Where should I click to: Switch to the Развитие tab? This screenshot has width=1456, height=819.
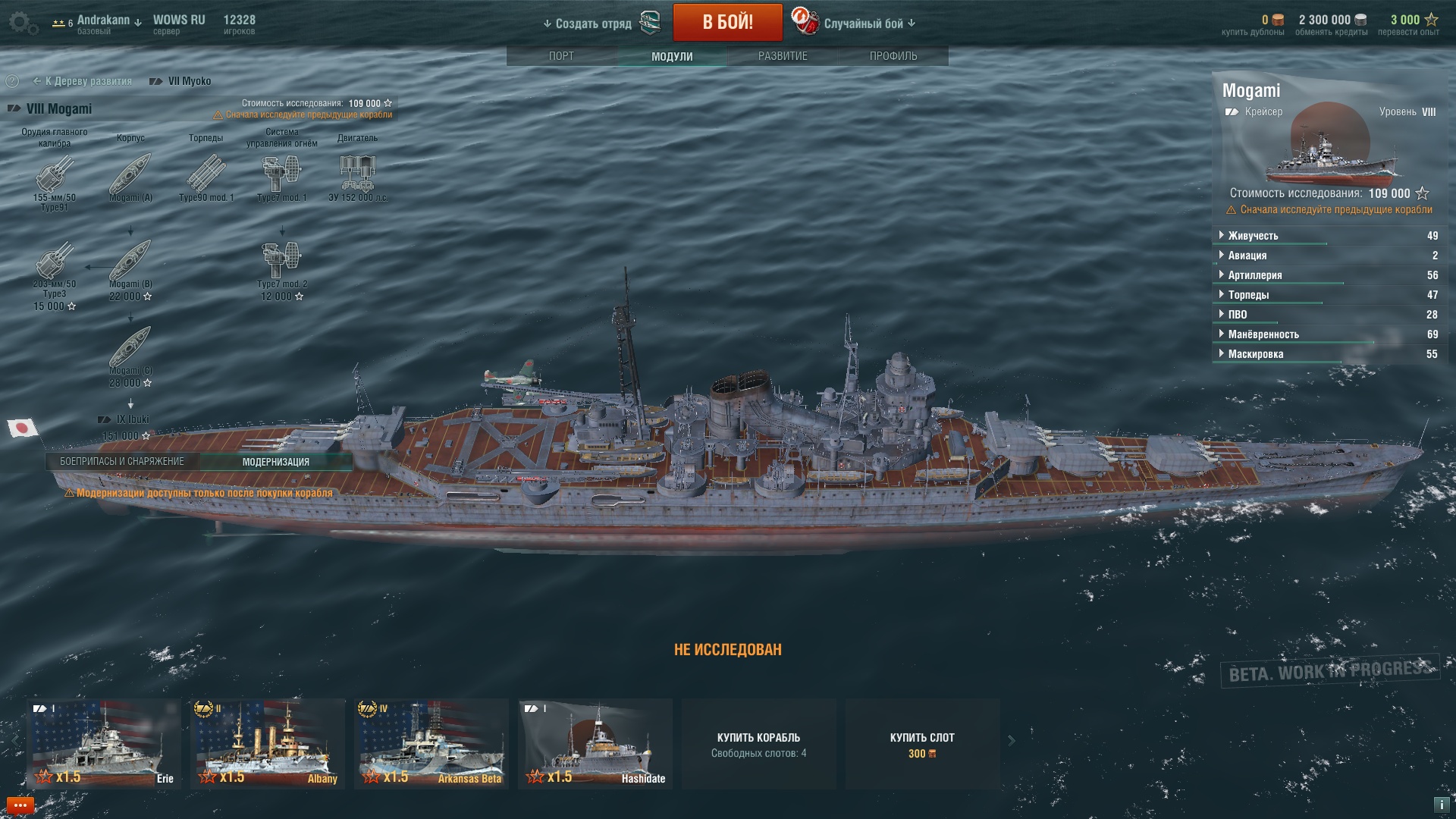783,56
